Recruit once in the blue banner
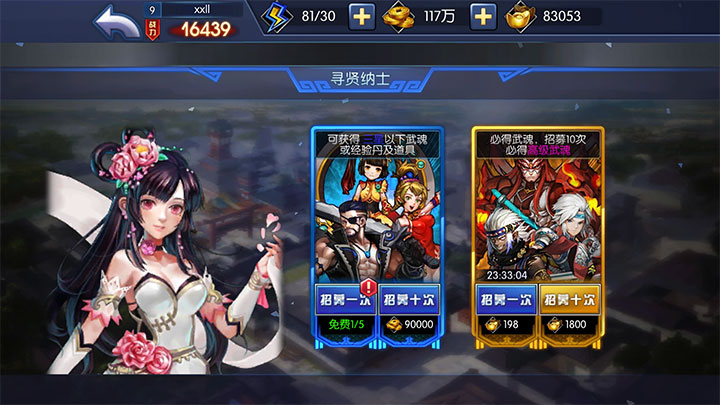Image resolution: width=720 pixels, height=405 pixels. (x=345, y=299)
